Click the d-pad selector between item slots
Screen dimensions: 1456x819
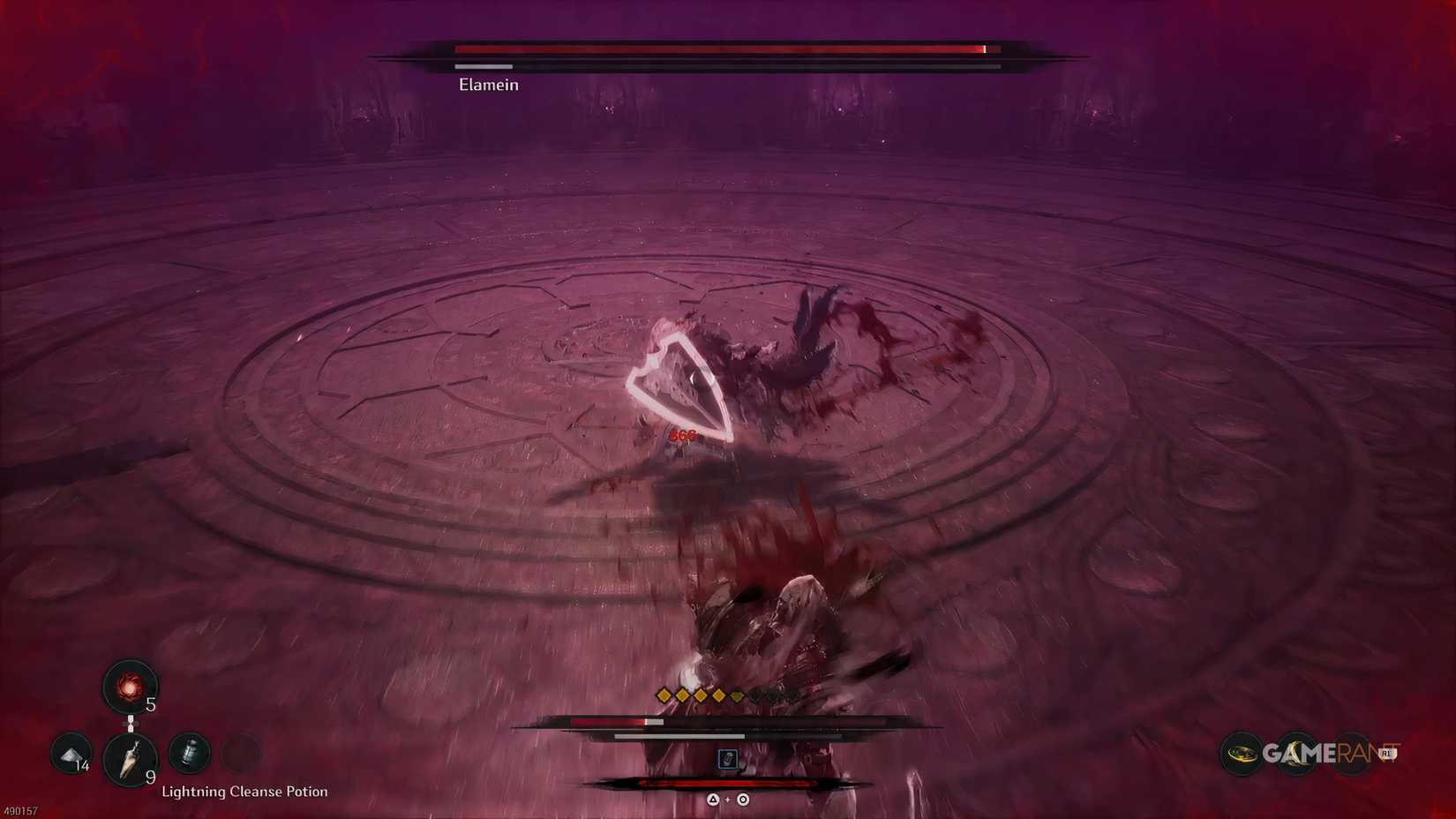(x=131, y=723)
